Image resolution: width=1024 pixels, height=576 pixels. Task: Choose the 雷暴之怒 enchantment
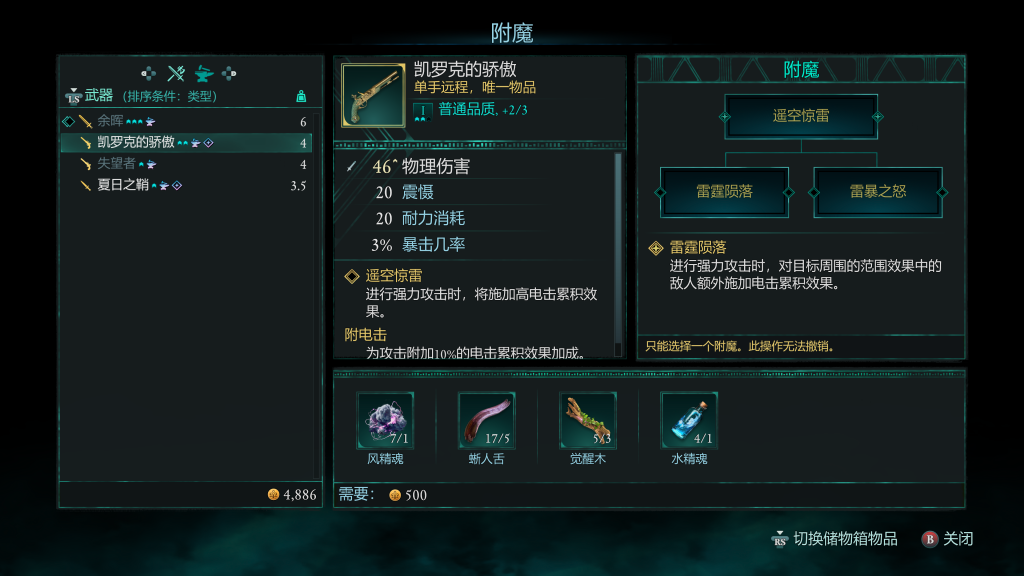tap(877, 191)
